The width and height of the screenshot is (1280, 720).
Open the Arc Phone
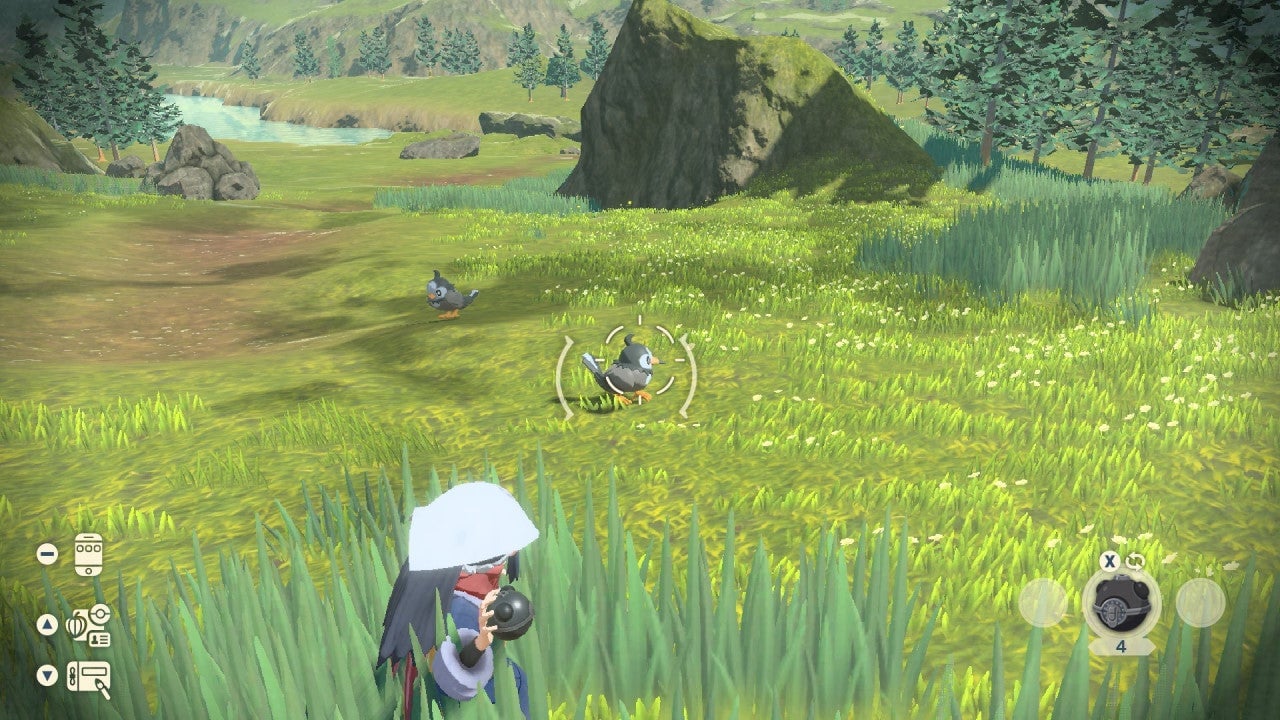pos(88,554)
